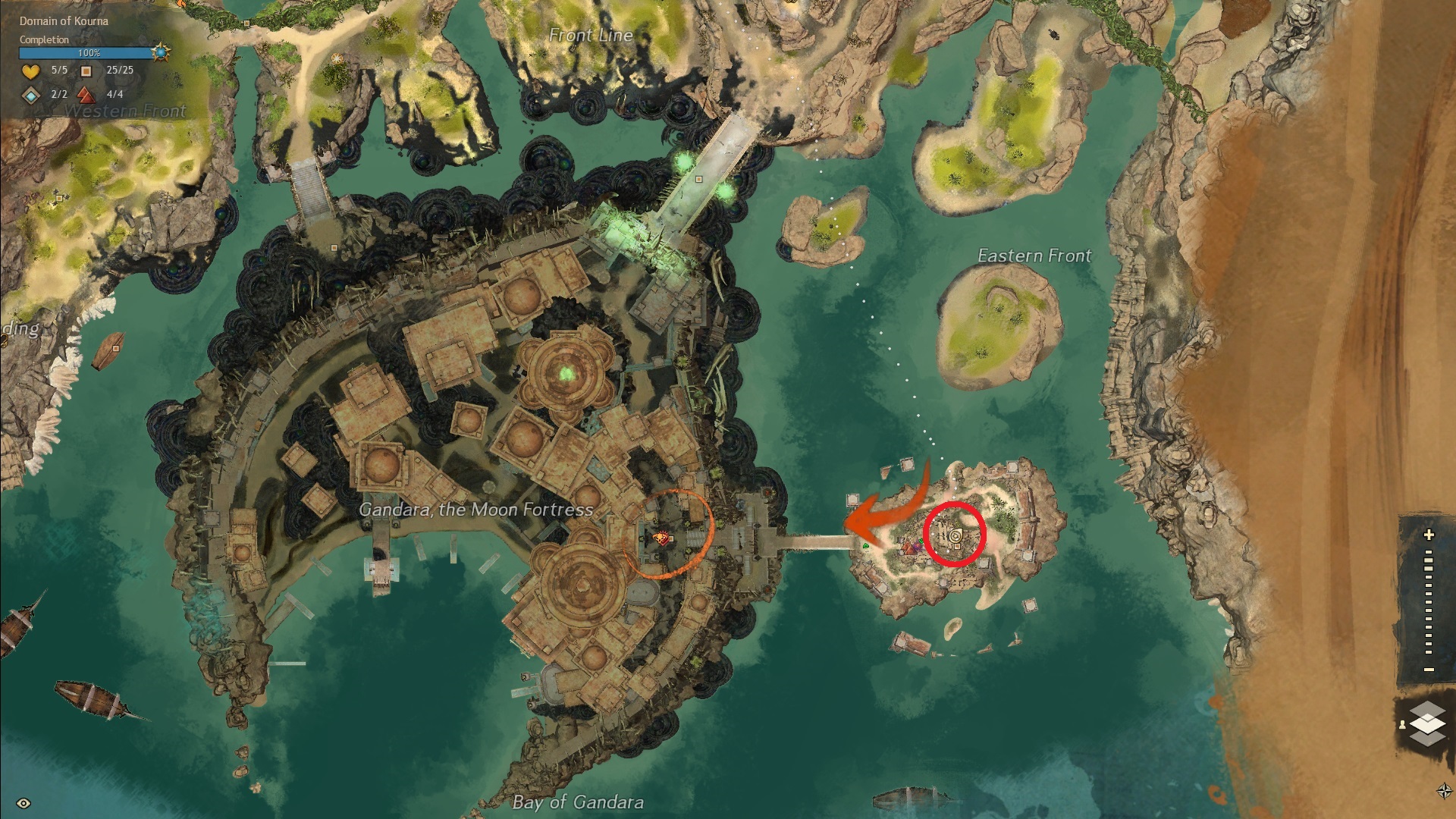Click the red triangles vistas completion icon
Image resolution: width=1456 pixels, height=819 pixels.
(x=86, y=96)
